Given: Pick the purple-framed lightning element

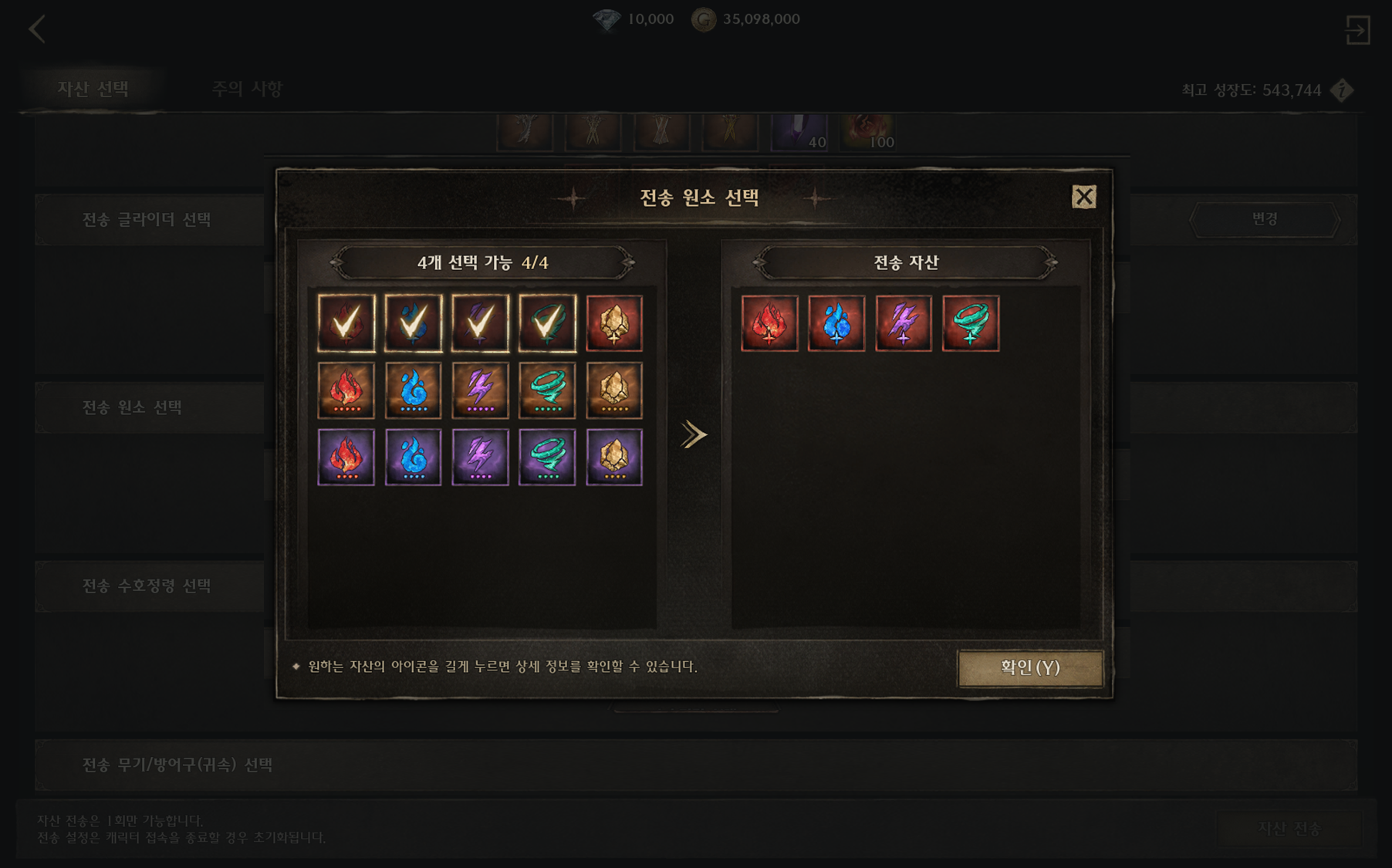Looking at the screenshot, I should click(x=480, y=458).
